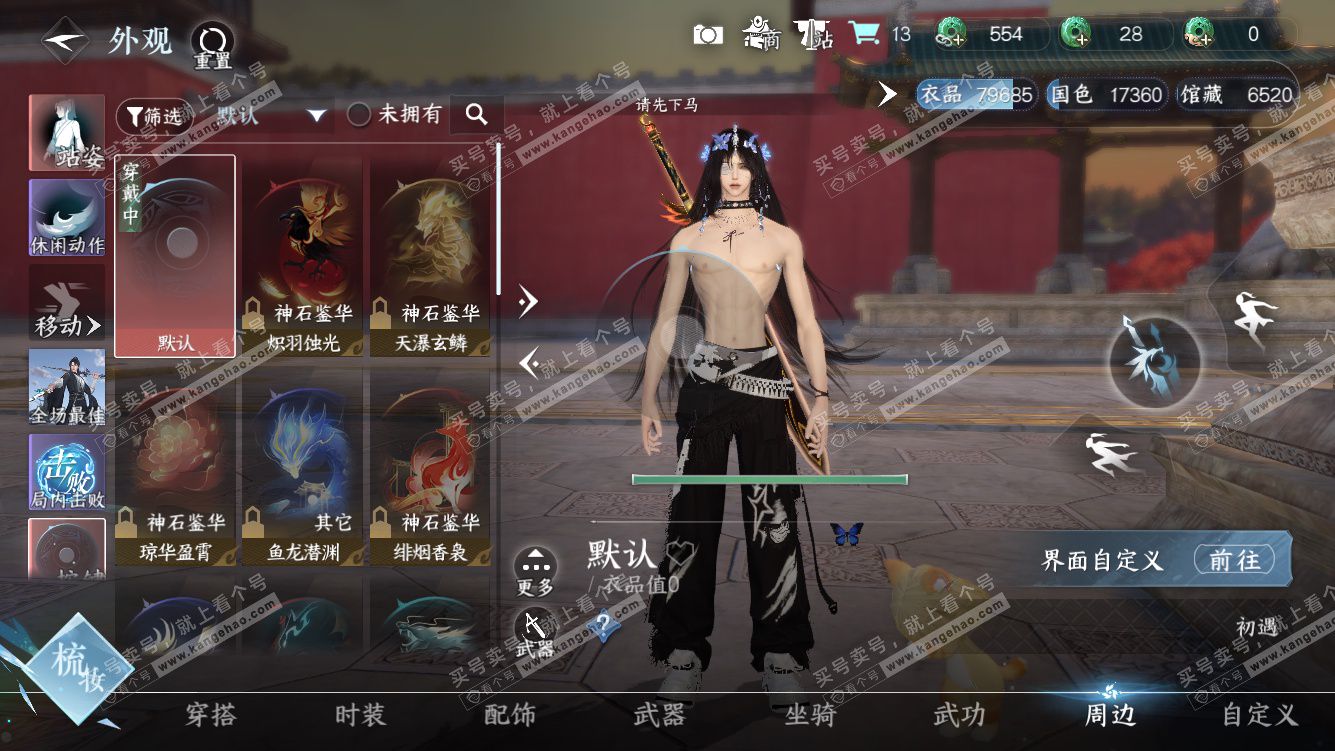Screen dimensions: 1335x751
Task: Open the 默认 sort dropdown
Action: tap(272, 116)
